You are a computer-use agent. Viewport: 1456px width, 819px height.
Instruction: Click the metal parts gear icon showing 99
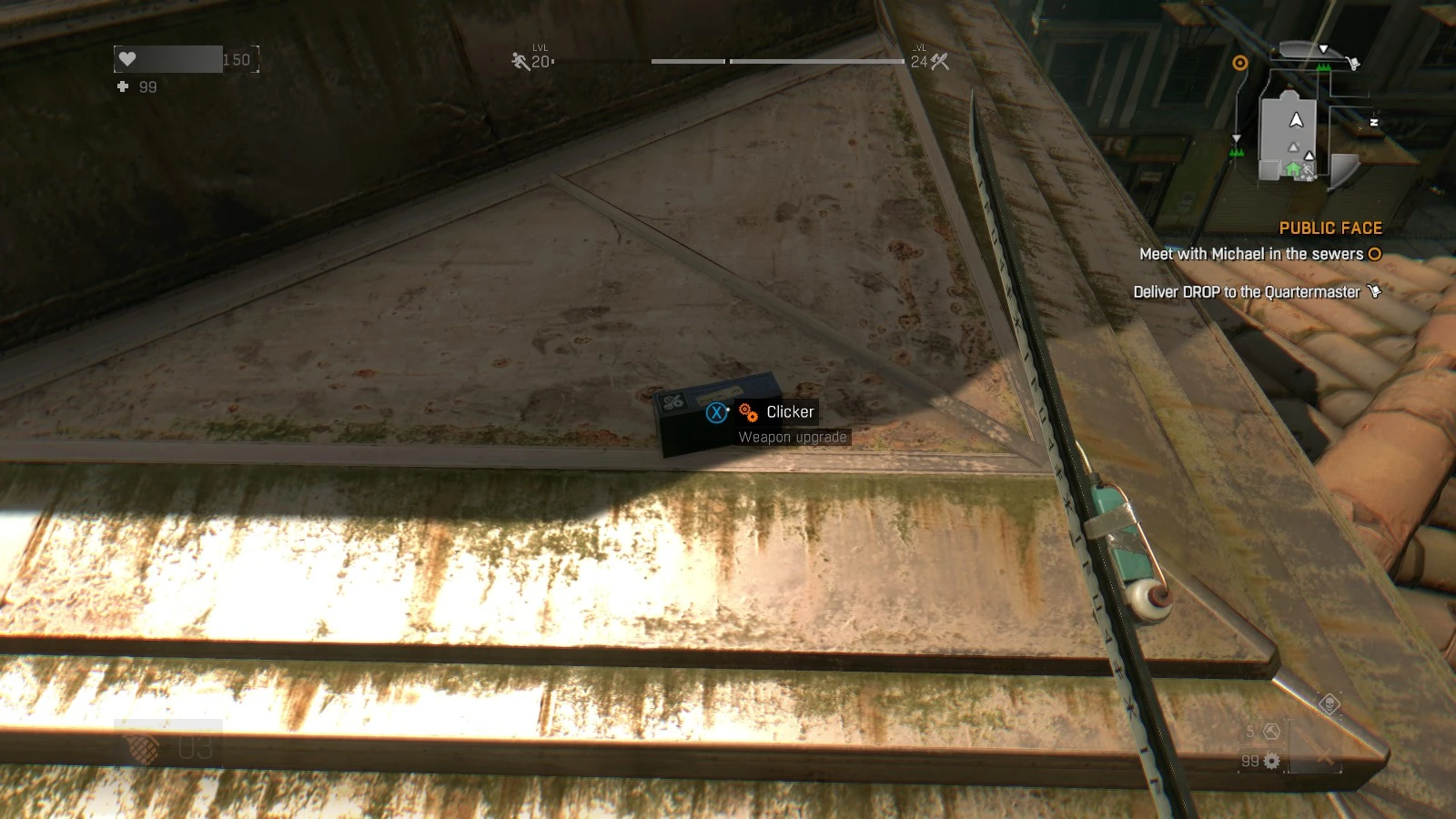coord(1270,761)
